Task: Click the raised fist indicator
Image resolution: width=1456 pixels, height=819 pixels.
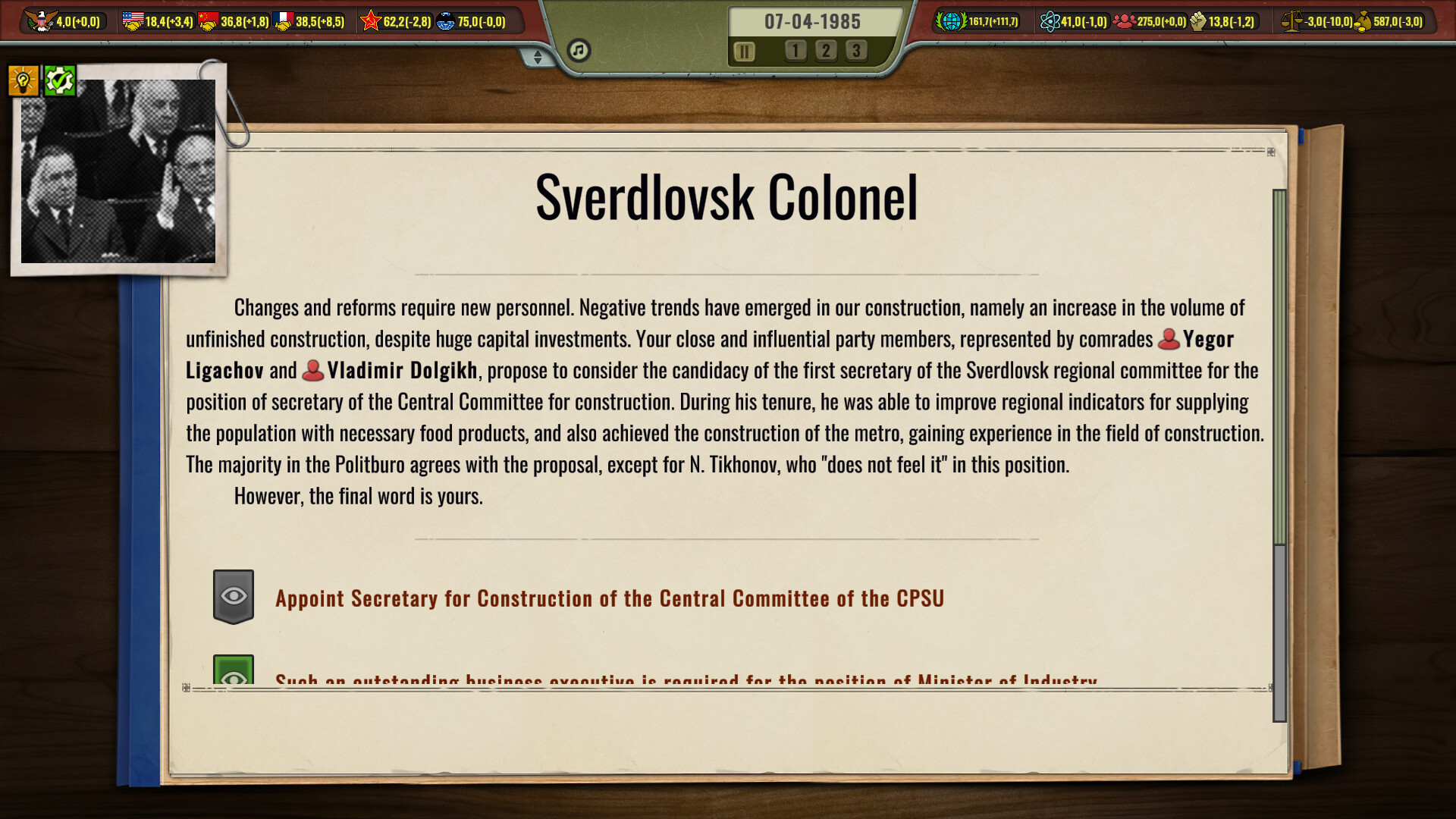Action: 1197,21
